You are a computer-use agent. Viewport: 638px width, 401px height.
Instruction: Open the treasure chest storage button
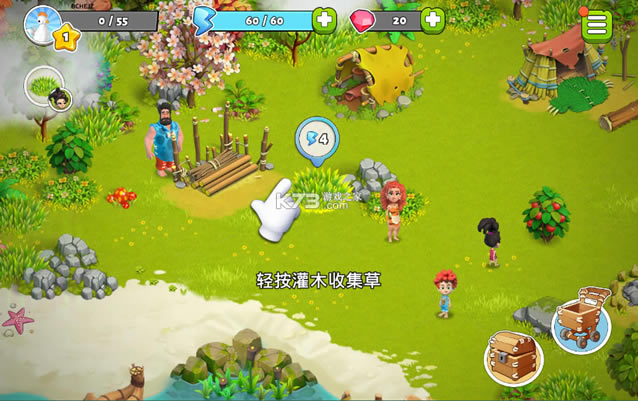pos(514,358)
